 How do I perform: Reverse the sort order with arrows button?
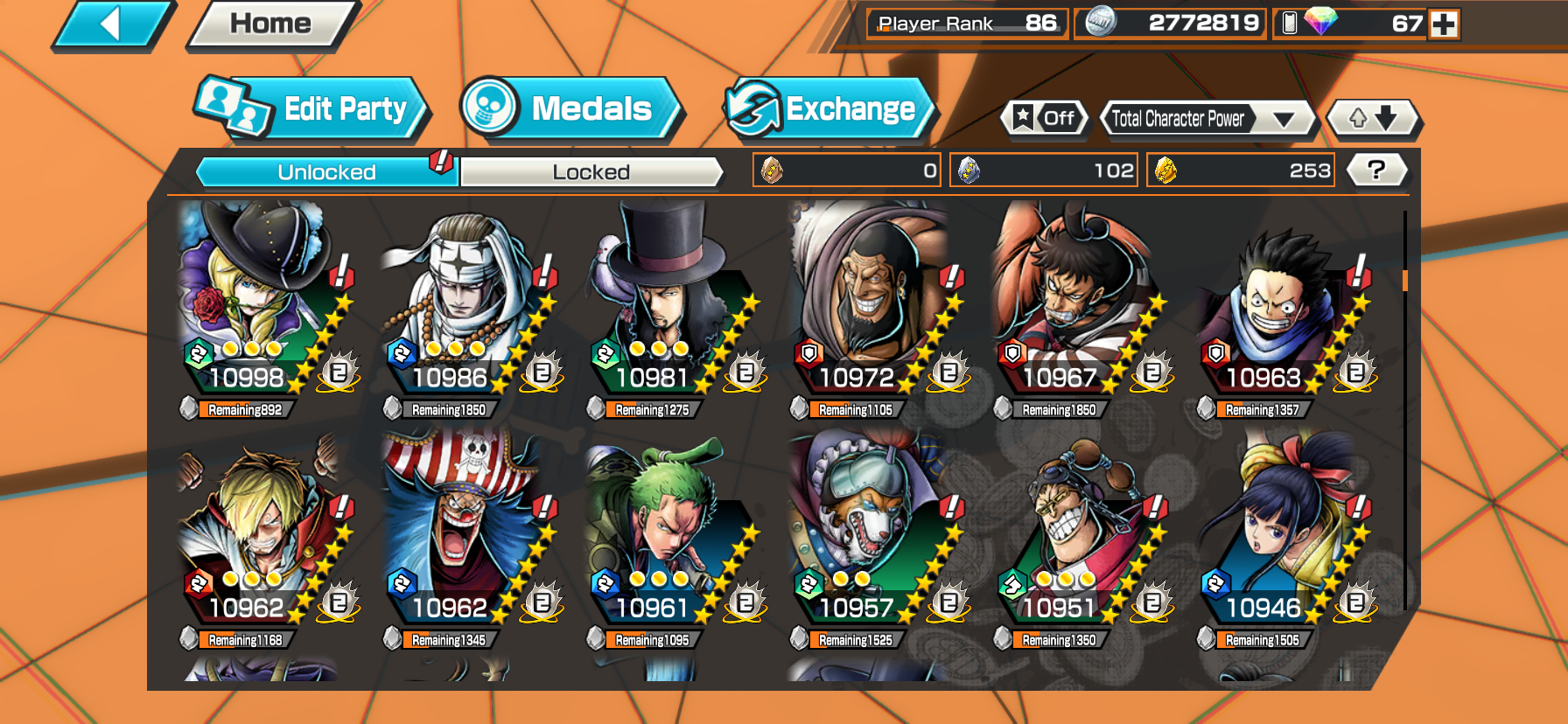[1372, 118]
